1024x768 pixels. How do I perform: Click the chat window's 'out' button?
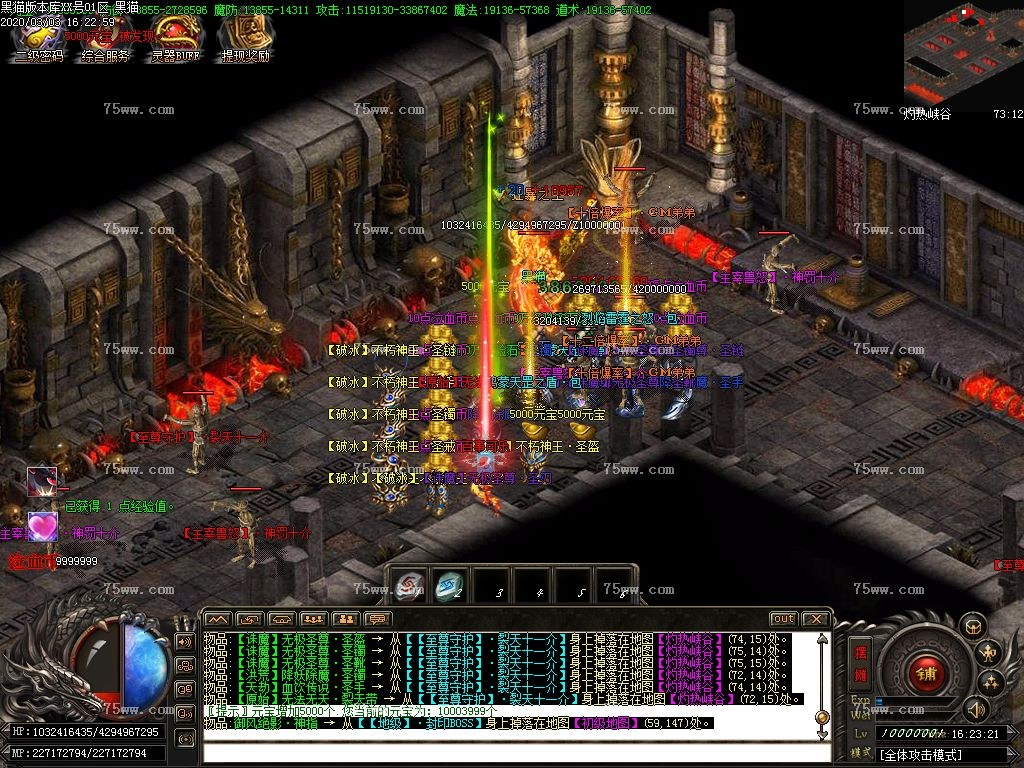coord(783,619)
